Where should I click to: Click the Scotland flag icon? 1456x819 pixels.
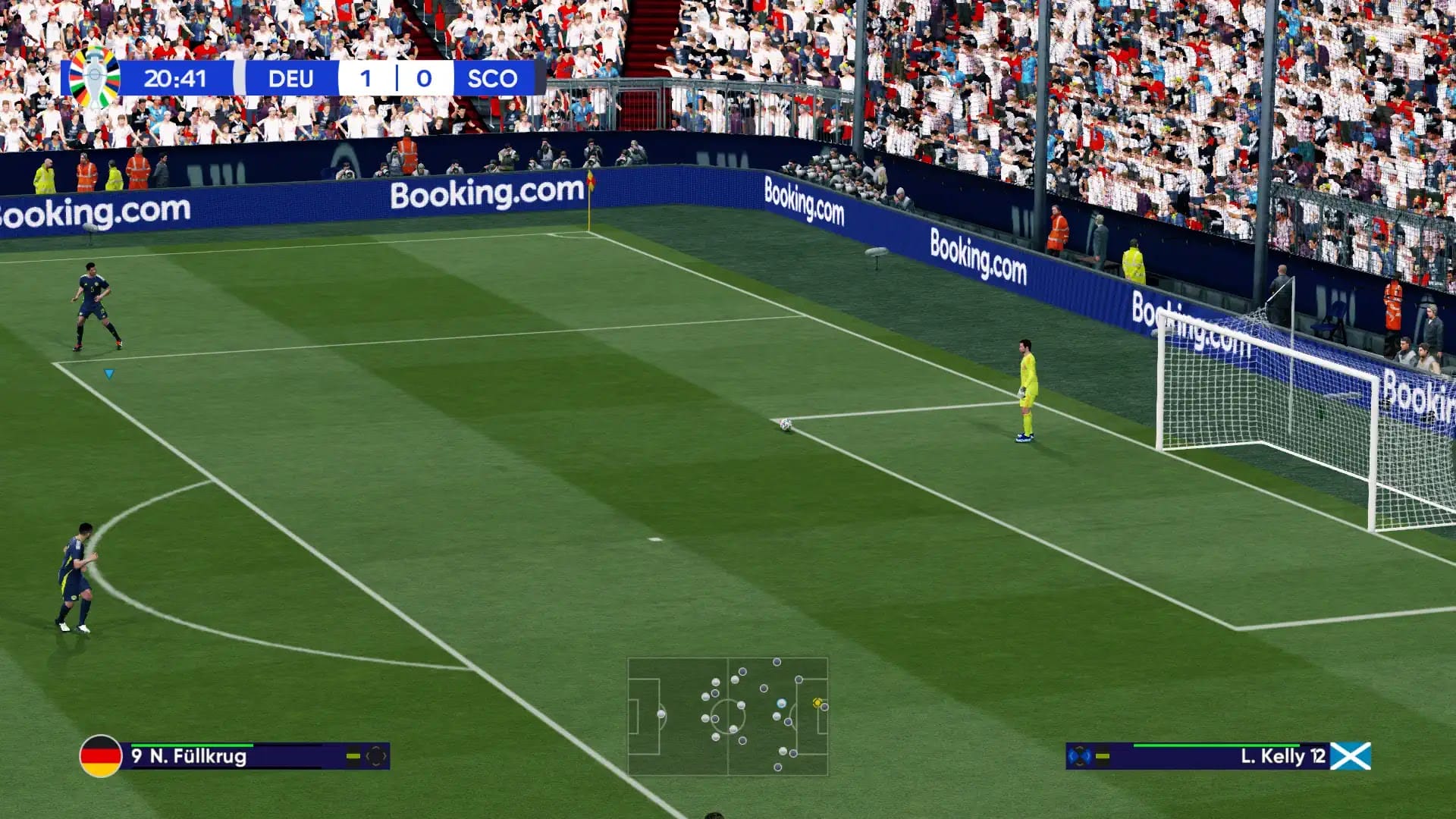[1351, 756]
